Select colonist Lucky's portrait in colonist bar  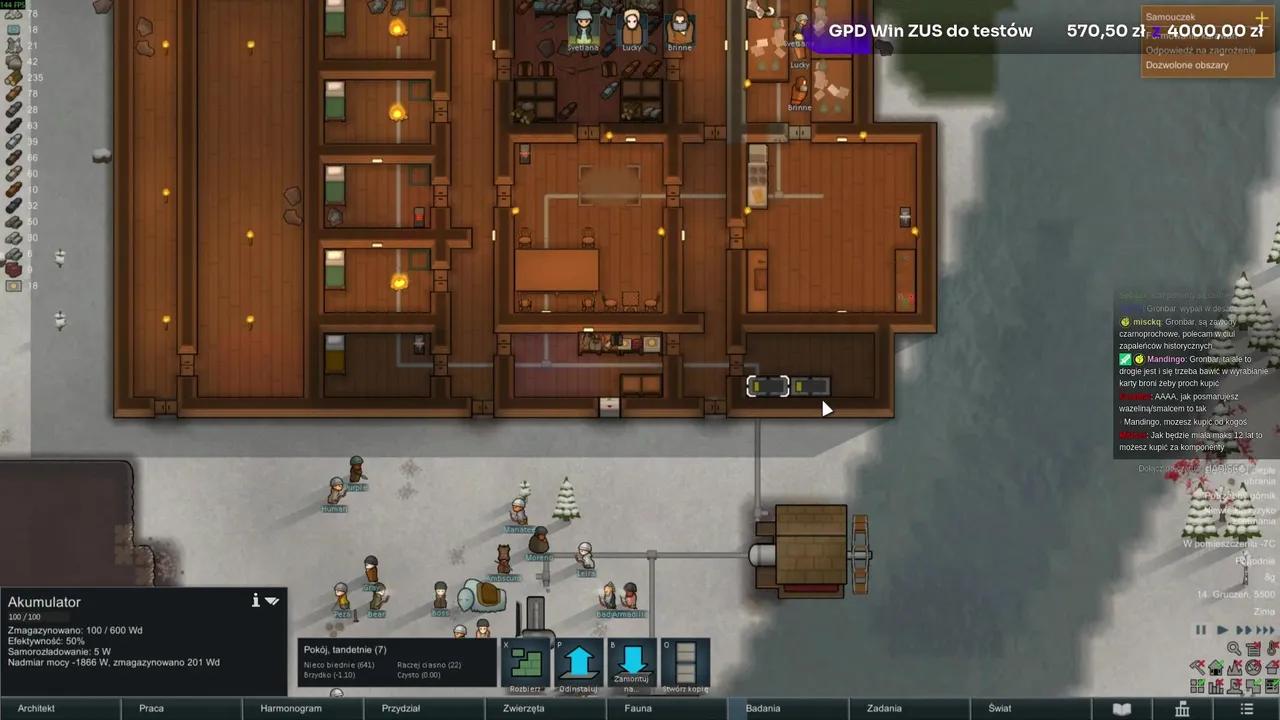pos(632,28)
